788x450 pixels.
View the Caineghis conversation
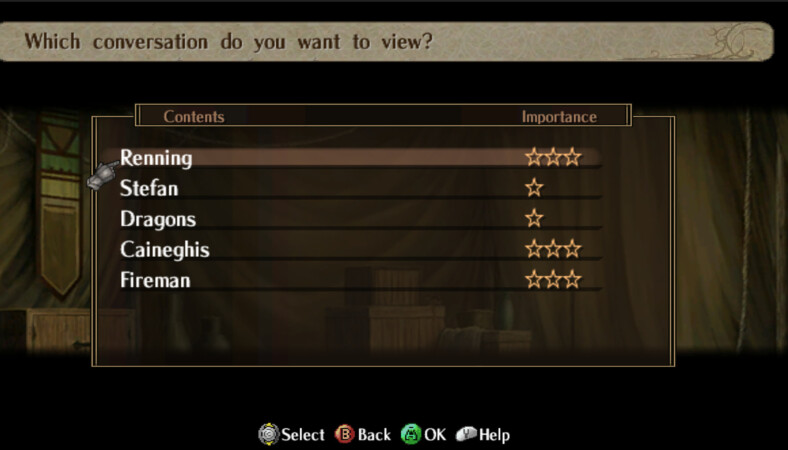pos(165,249)
